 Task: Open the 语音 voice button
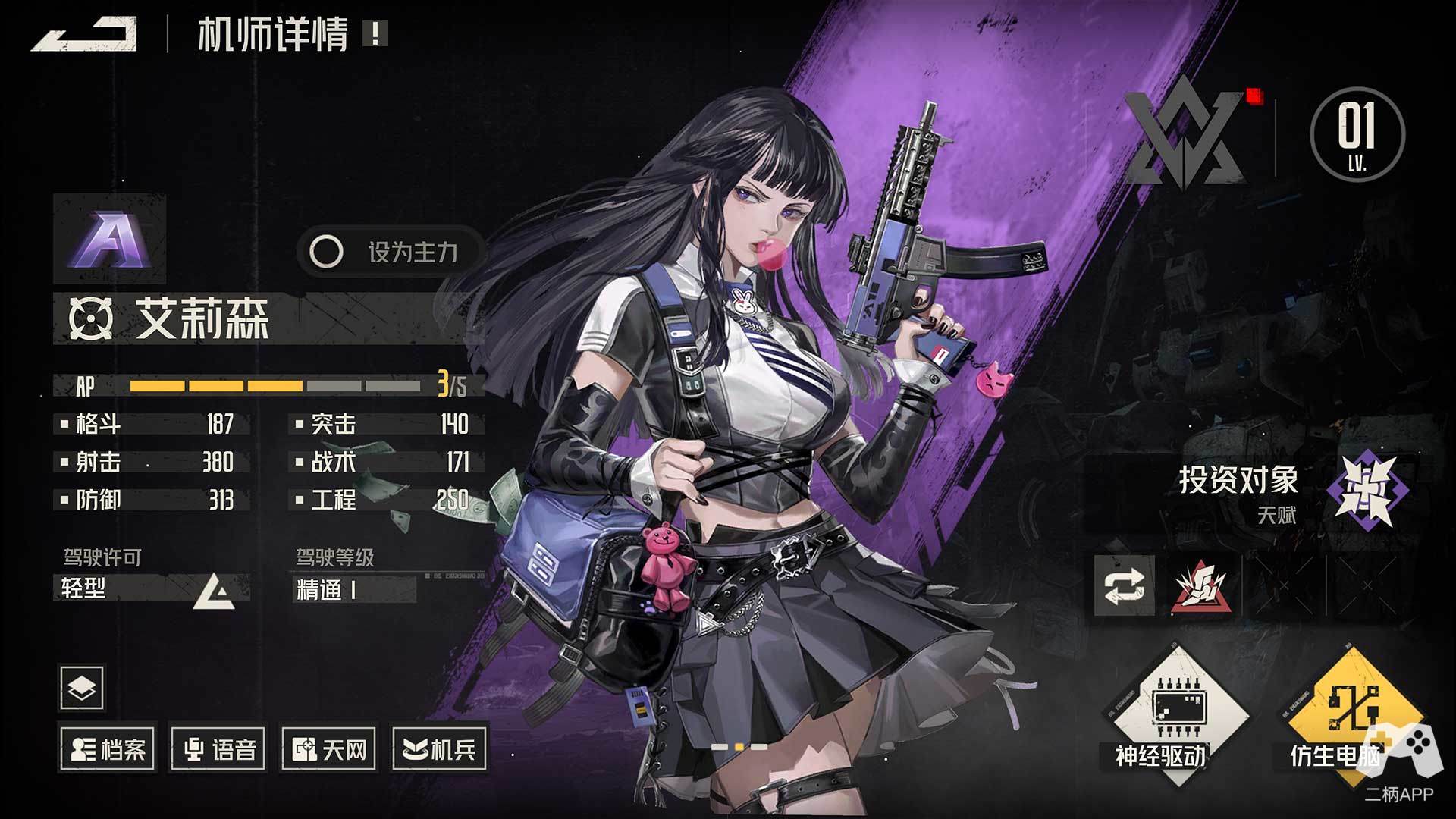[218, 749]
